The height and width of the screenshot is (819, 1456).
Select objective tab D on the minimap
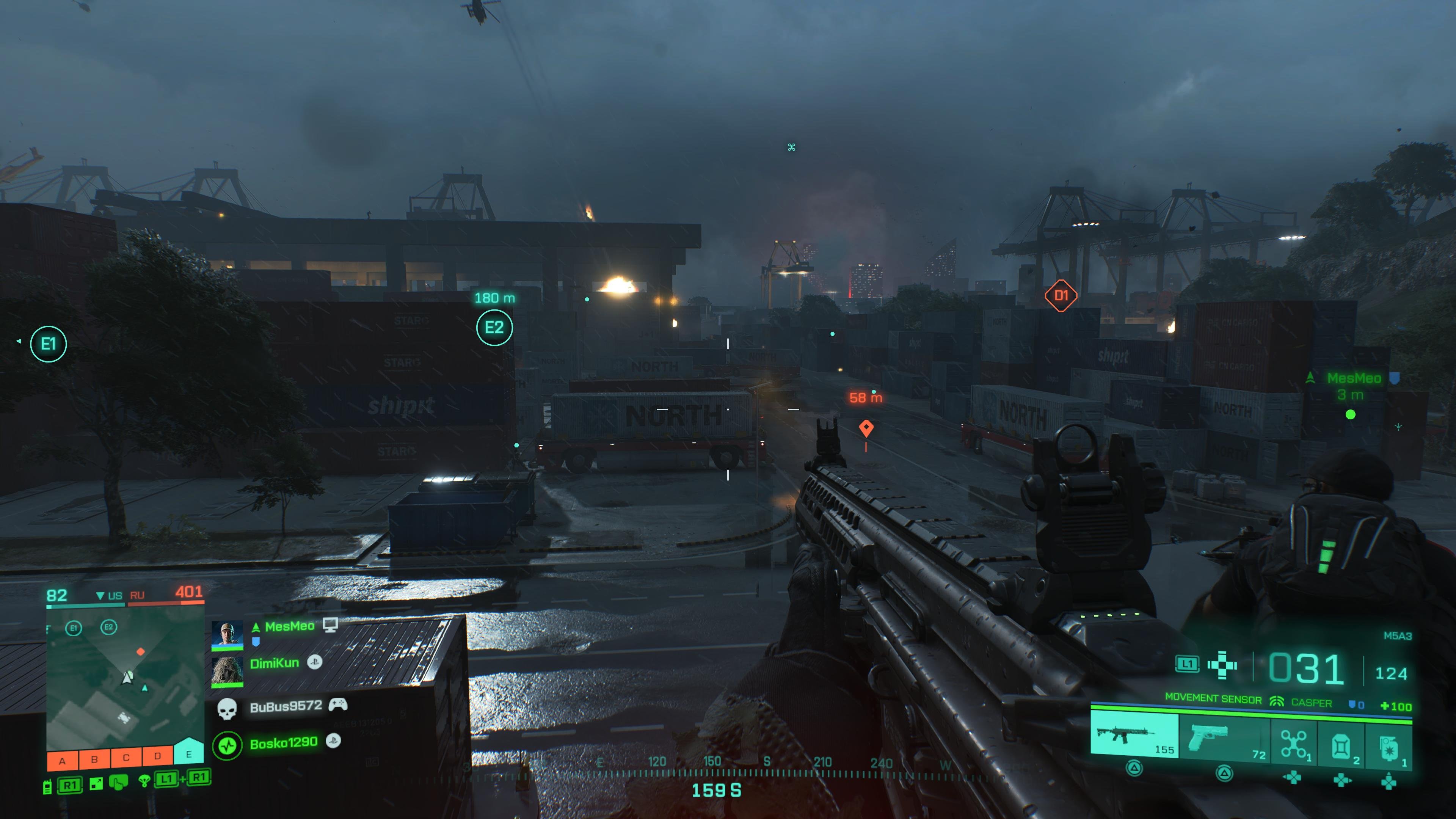[158, 758]
